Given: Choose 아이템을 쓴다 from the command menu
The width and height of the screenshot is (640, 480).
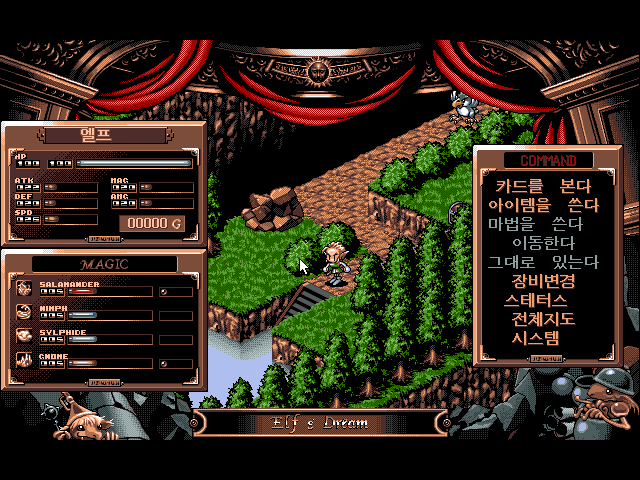Looking at the screenshot, I should click(543, 205).
